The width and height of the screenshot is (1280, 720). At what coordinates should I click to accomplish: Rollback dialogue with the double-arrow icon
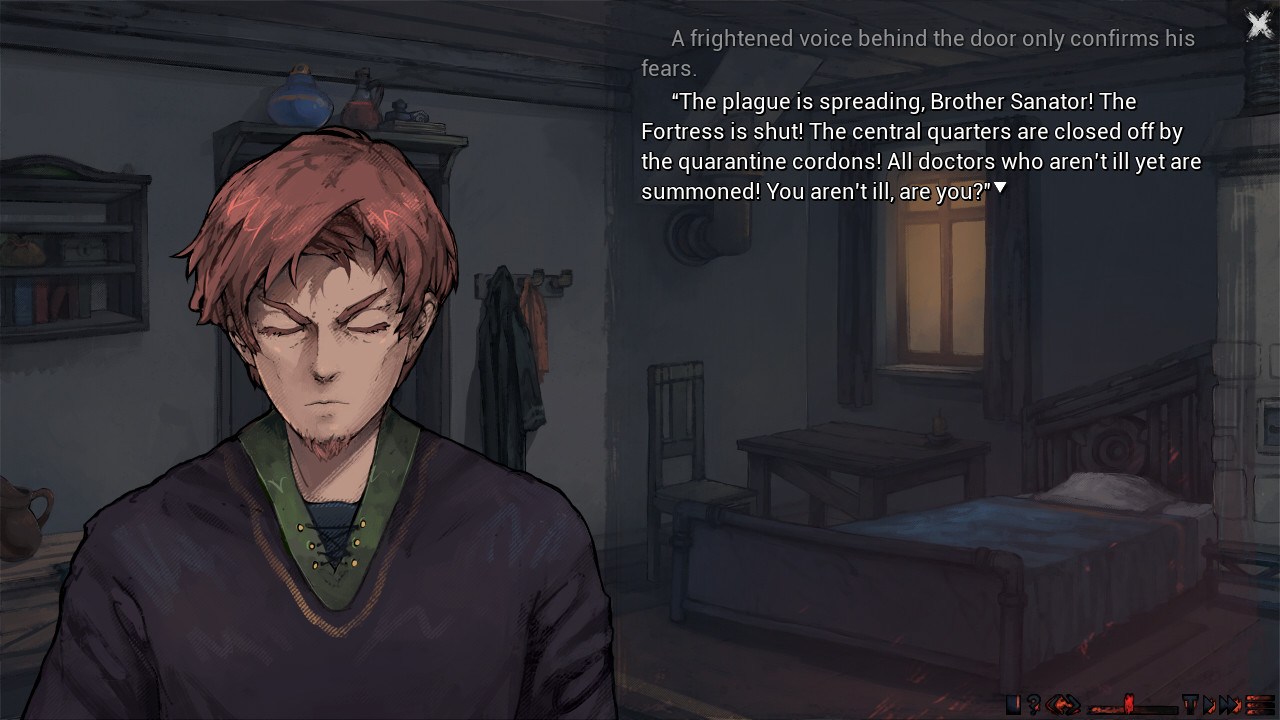(1062, 703)
